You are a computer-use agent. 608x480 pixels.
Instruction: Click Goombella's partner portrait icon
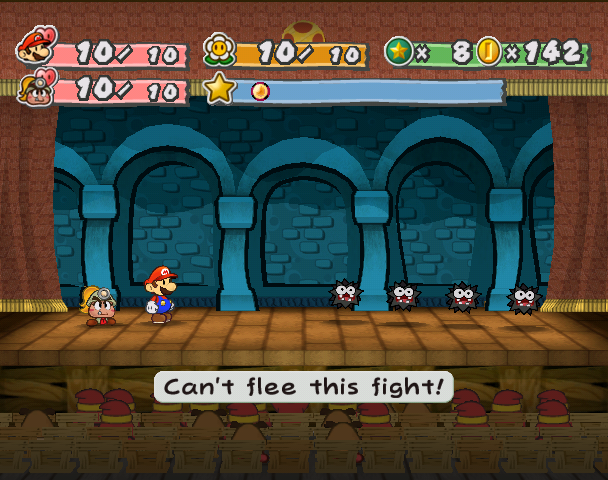(35, 87)
